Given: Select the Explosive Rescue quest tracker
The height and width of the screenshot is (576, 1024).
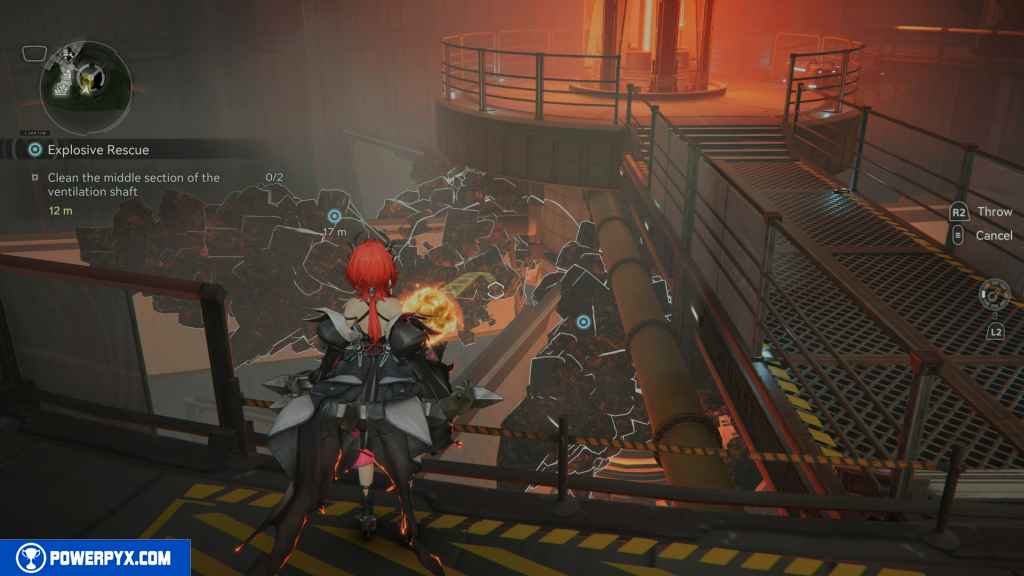Looking at the screenshot, I should click(x=98, y=150).
